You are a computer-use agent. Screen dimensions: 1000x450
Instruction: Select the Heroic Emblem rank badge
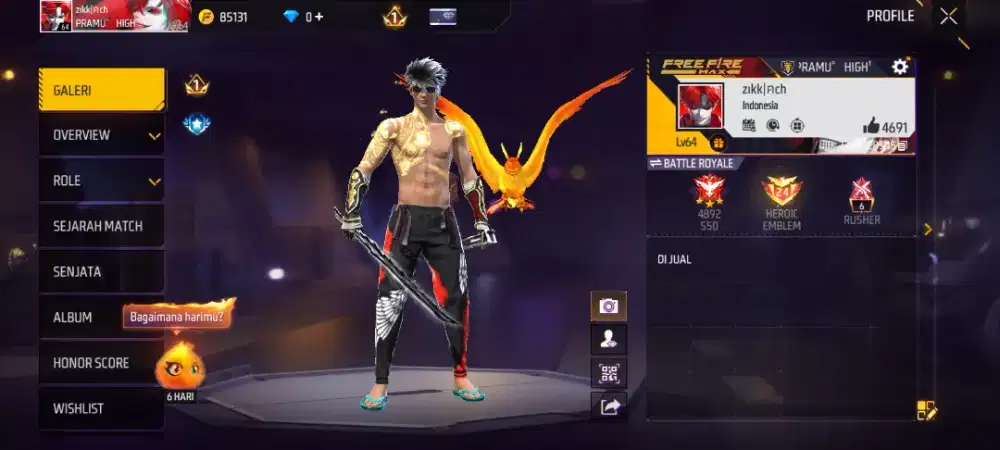(782, 192)
